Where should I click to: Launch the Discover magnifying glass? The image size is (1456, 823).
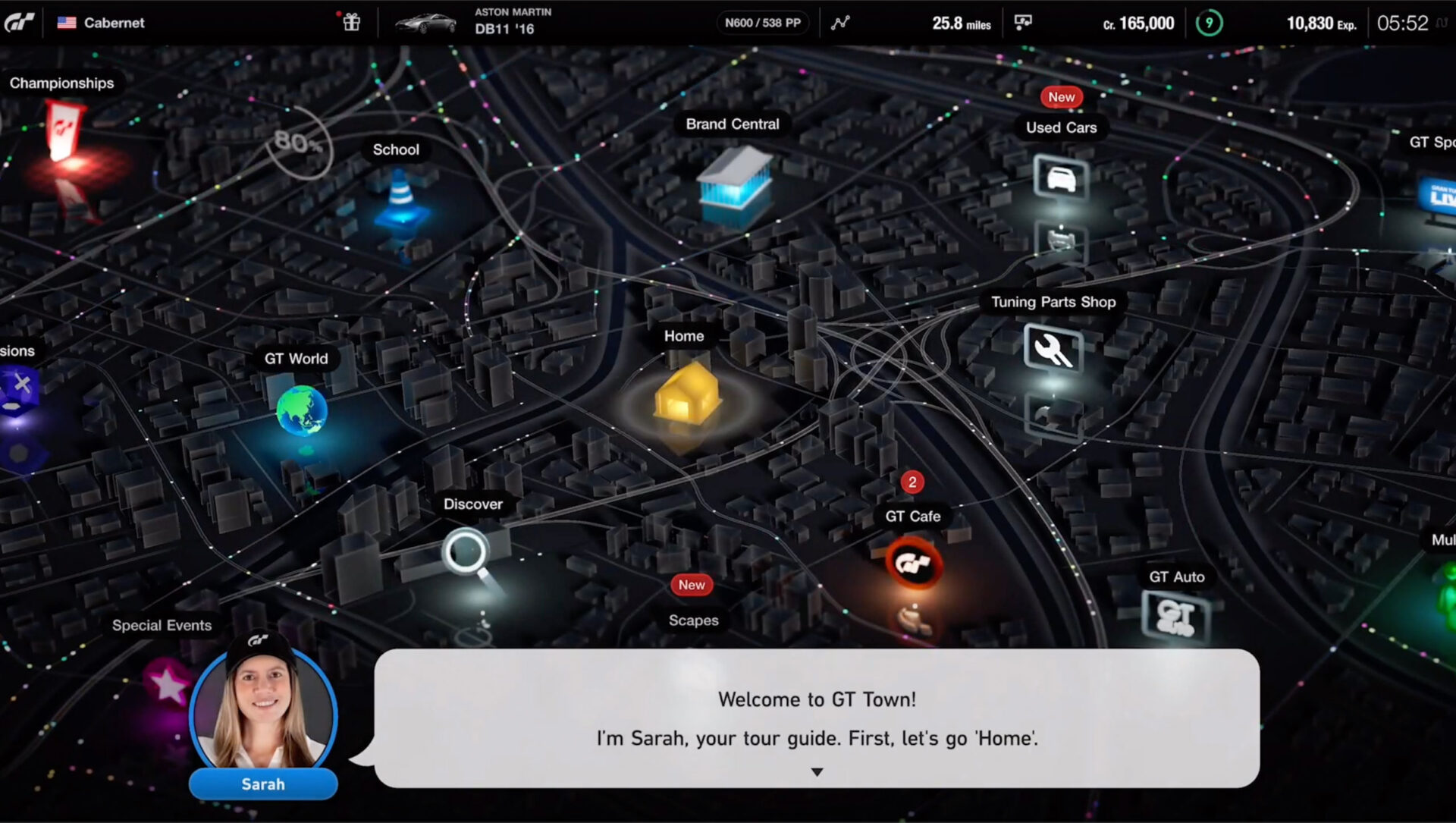coord(465,552)
